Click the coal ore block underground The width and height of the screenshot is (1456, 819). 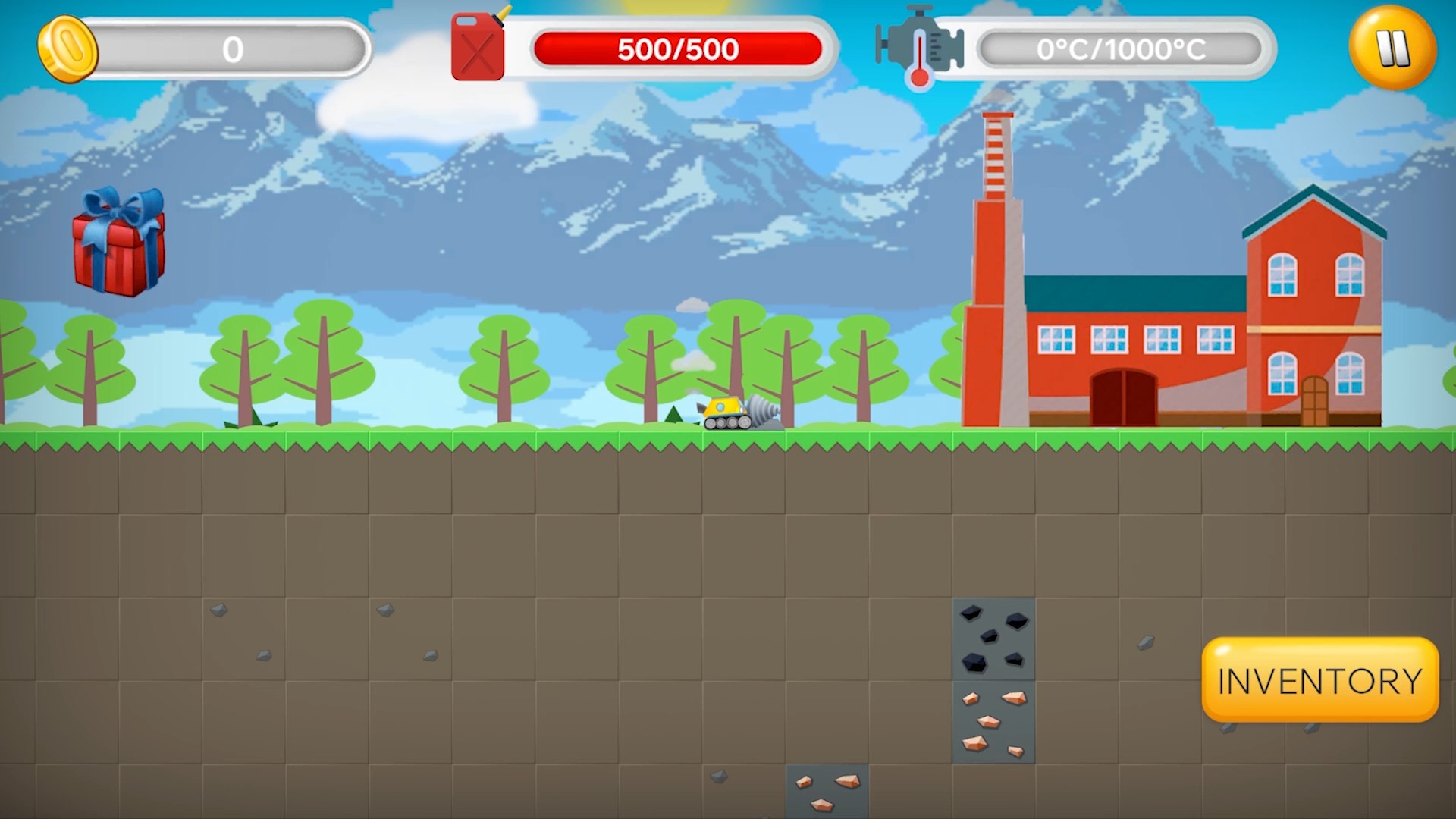[993, 639]
